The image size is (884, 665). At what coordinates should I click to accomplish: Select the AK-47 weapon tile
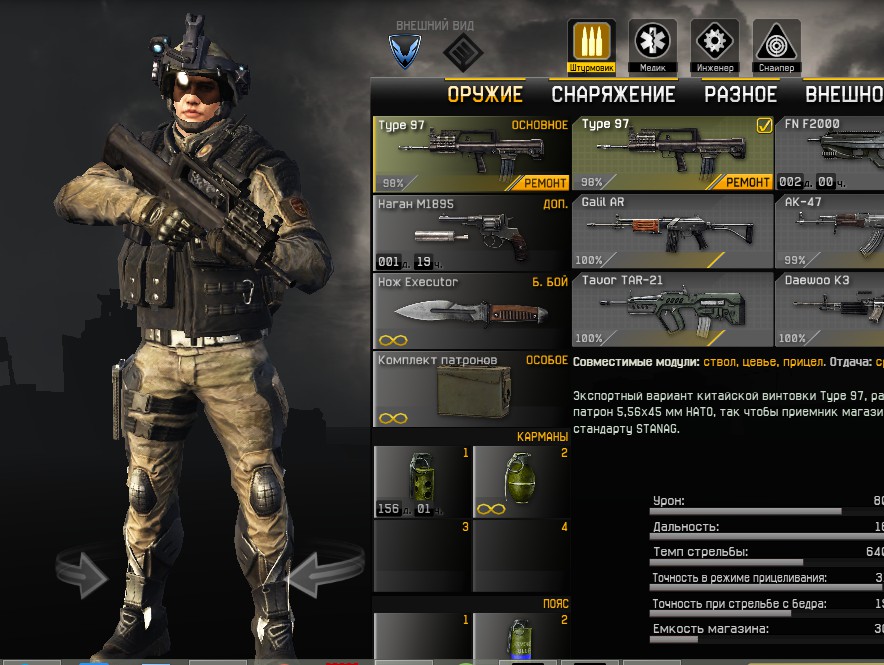point(830,231)
